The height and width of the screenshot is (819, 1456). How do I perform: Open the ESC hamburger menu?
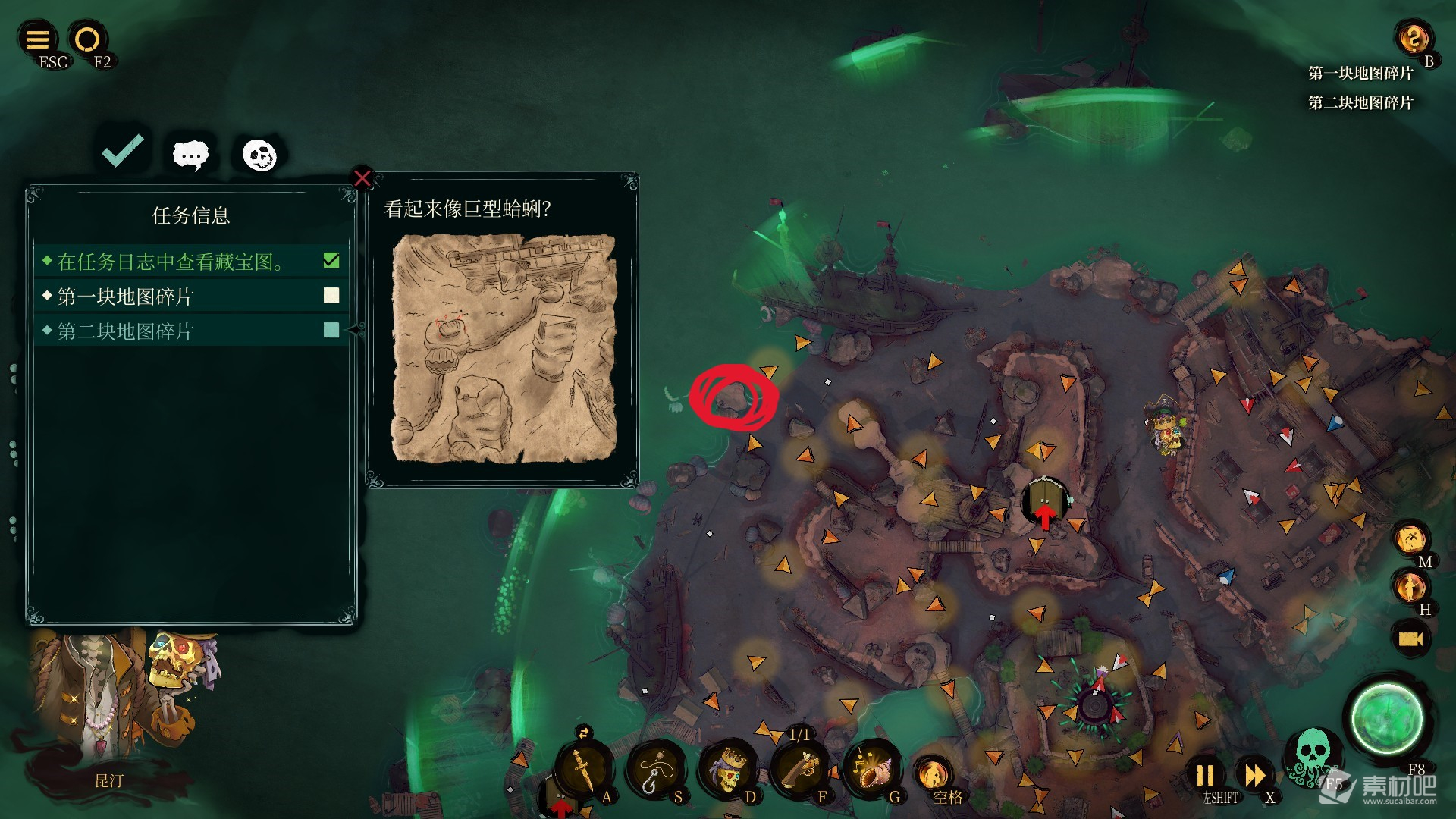coord(38,39)
